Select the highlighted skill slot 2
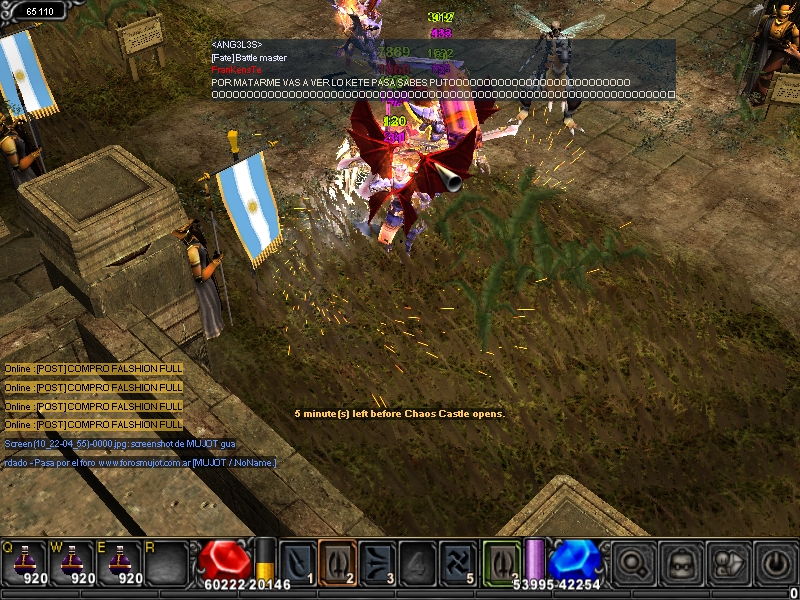This screenshot has height=600, width=800. (338, 562)
